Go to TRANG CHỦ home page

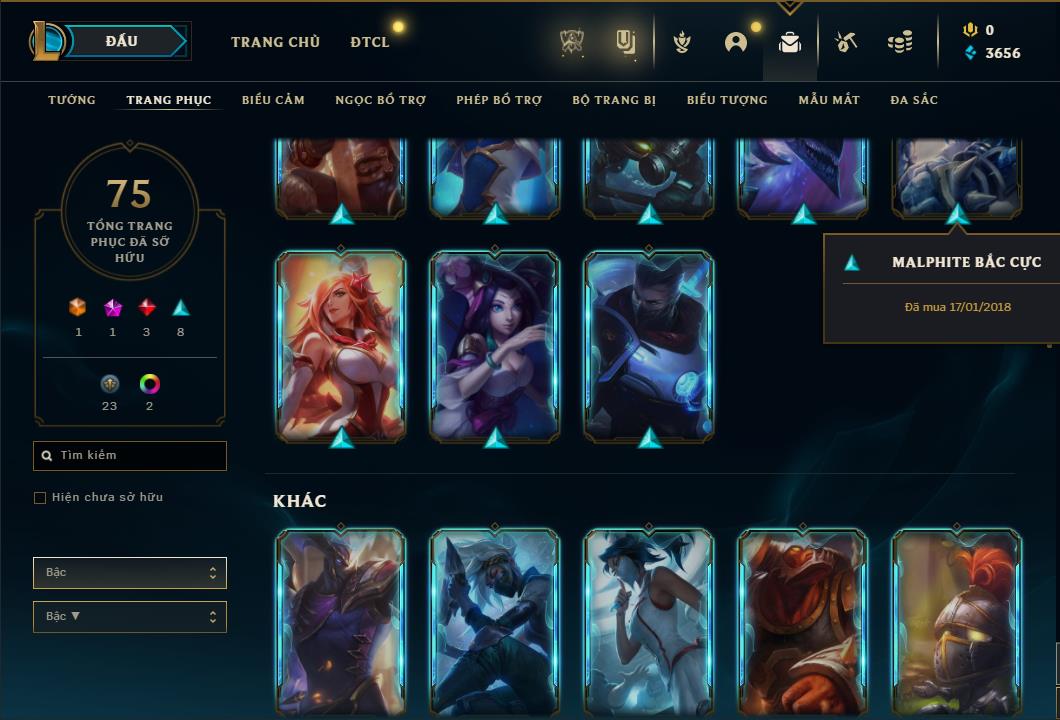pos(275,42)
